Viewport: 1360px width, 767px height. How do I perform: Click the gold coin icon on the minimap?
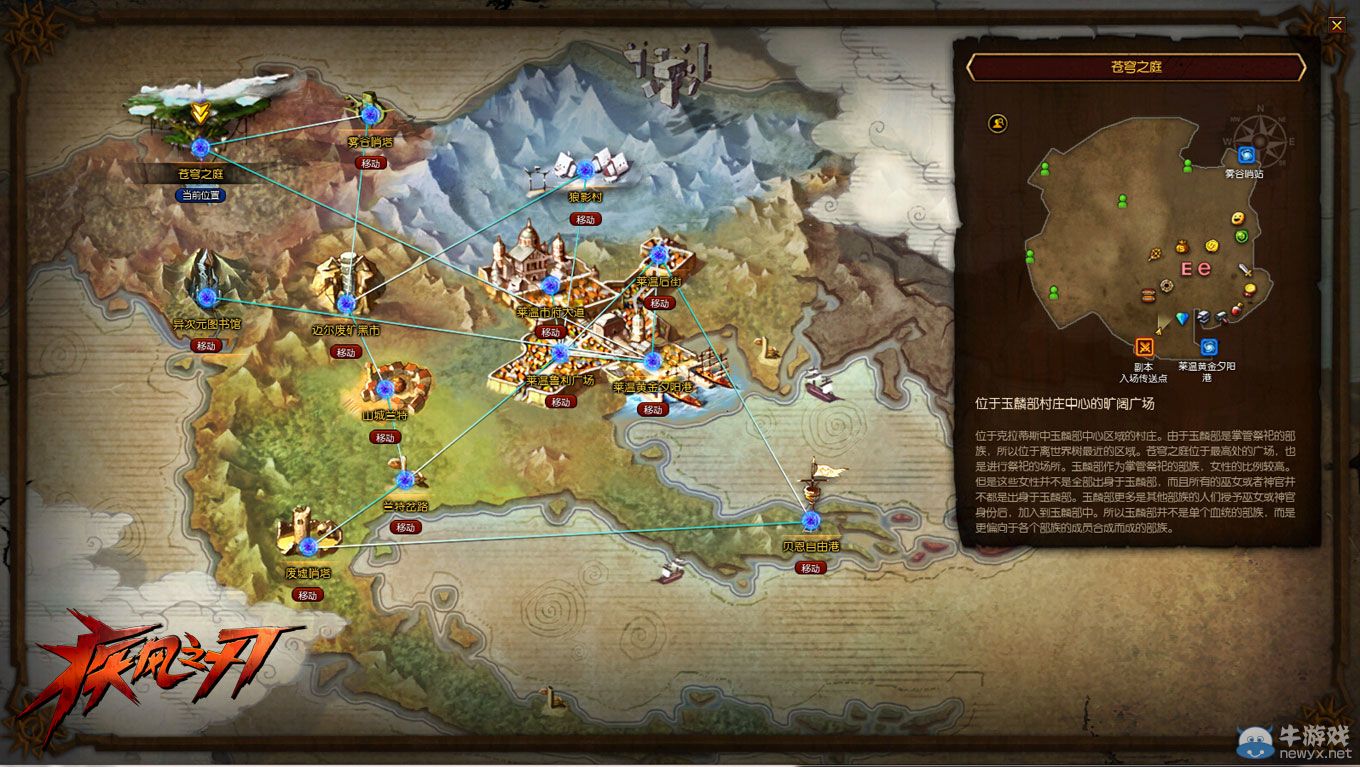pos(1210,245)
